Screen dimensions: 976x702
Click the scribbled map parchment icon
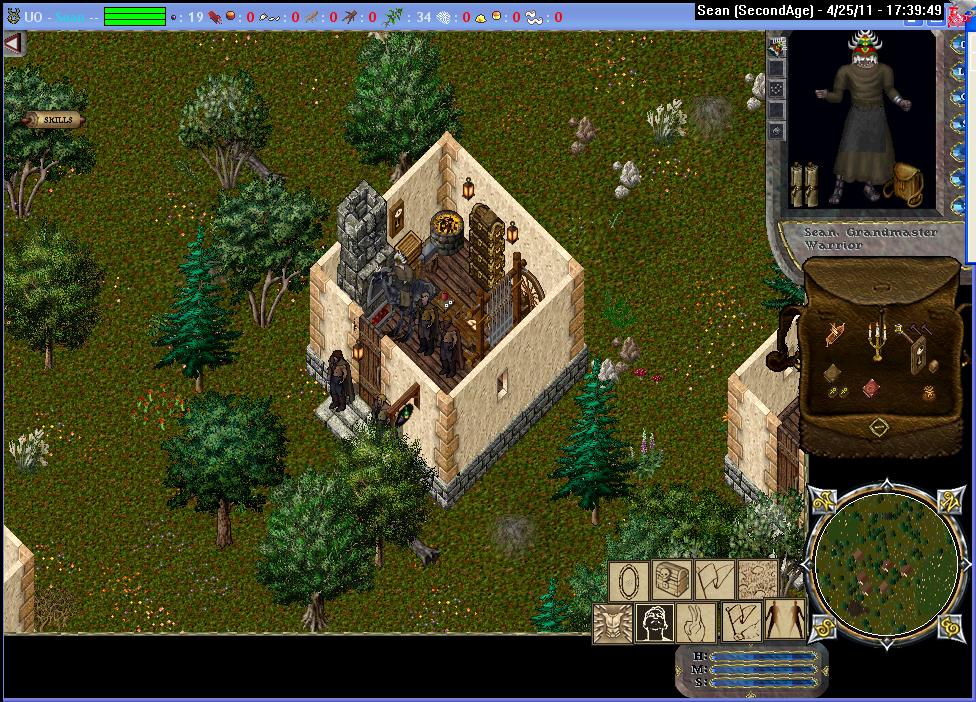pos(757,580)
